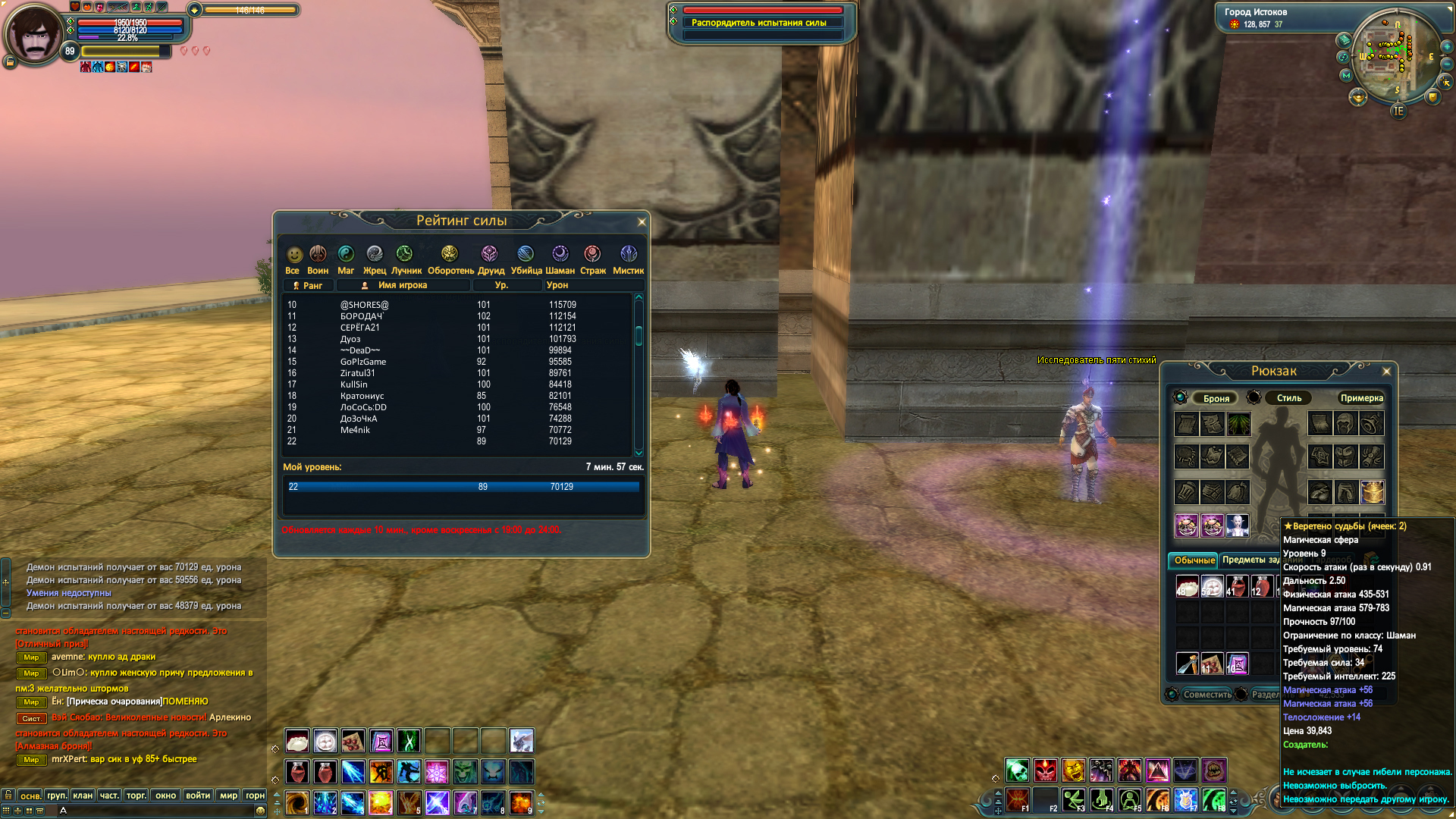The height and width of the screenshot is (819, 1456).
Task: Switch chat to клан channel
Action: [x=83, y=795]
